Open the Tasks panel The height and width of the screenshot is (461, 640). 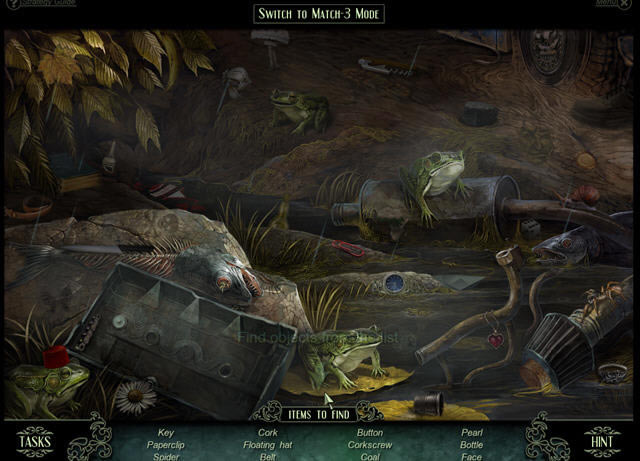pos(35,440)
